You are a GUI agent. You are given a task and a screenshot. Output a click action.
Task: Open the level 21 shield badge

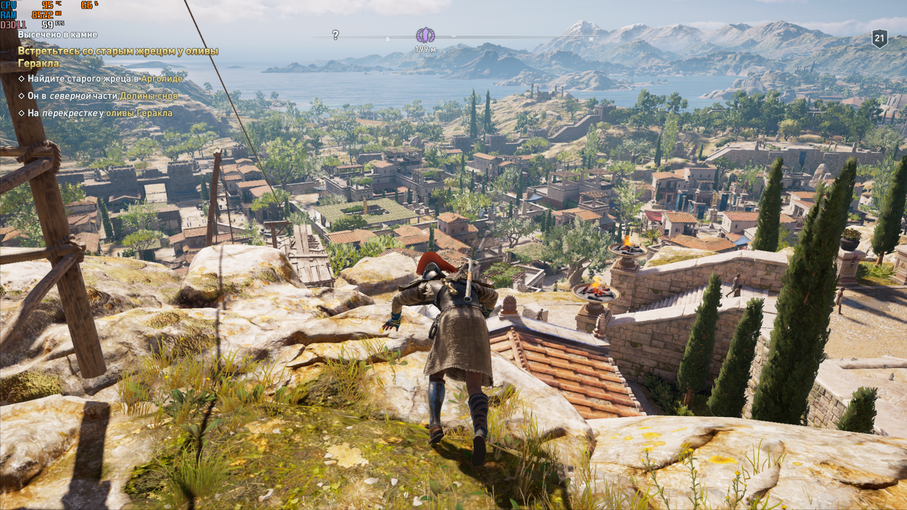pyautogui.click(x=879, y=38)
